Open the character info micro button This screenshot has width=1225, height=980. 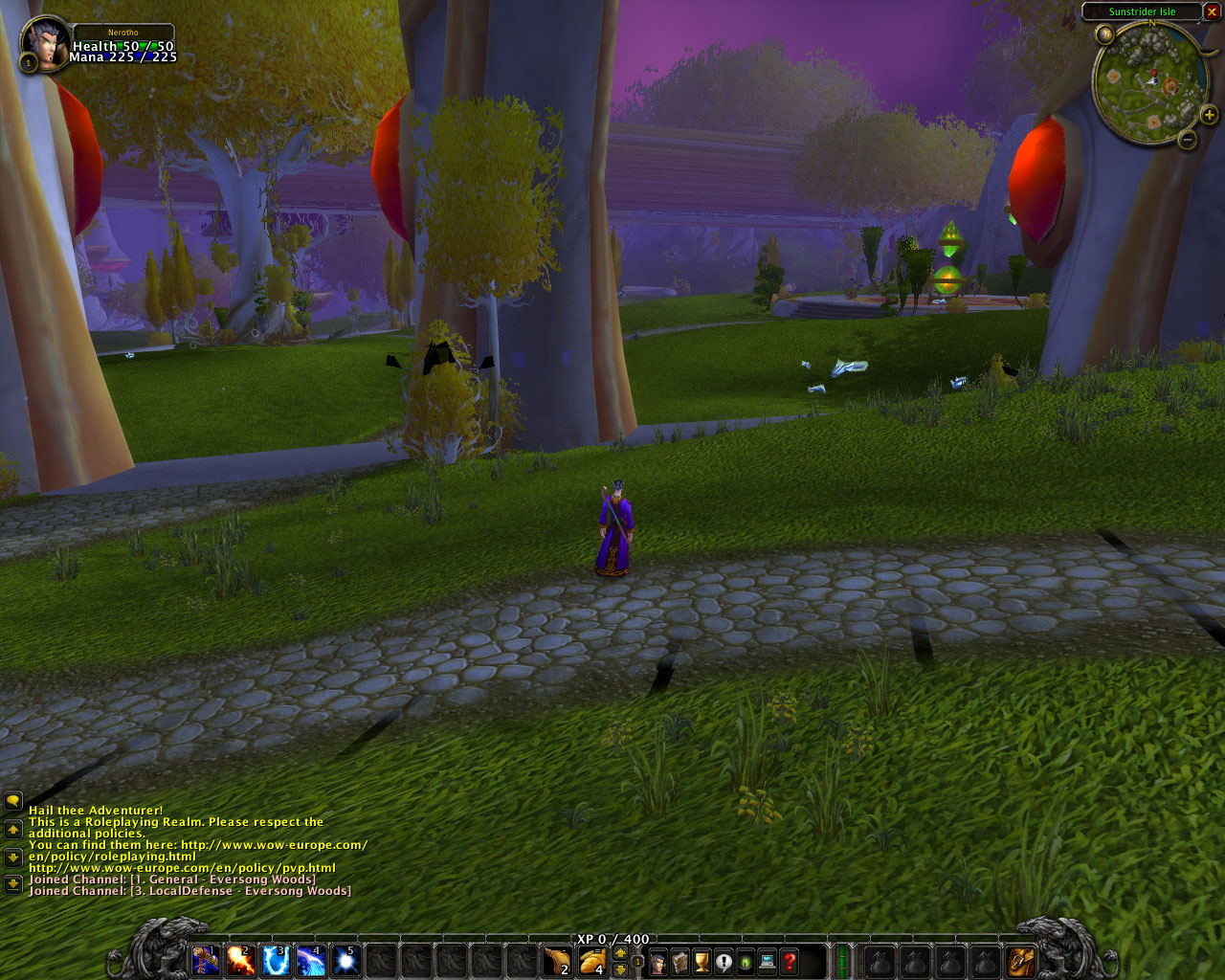coord(658,961)
